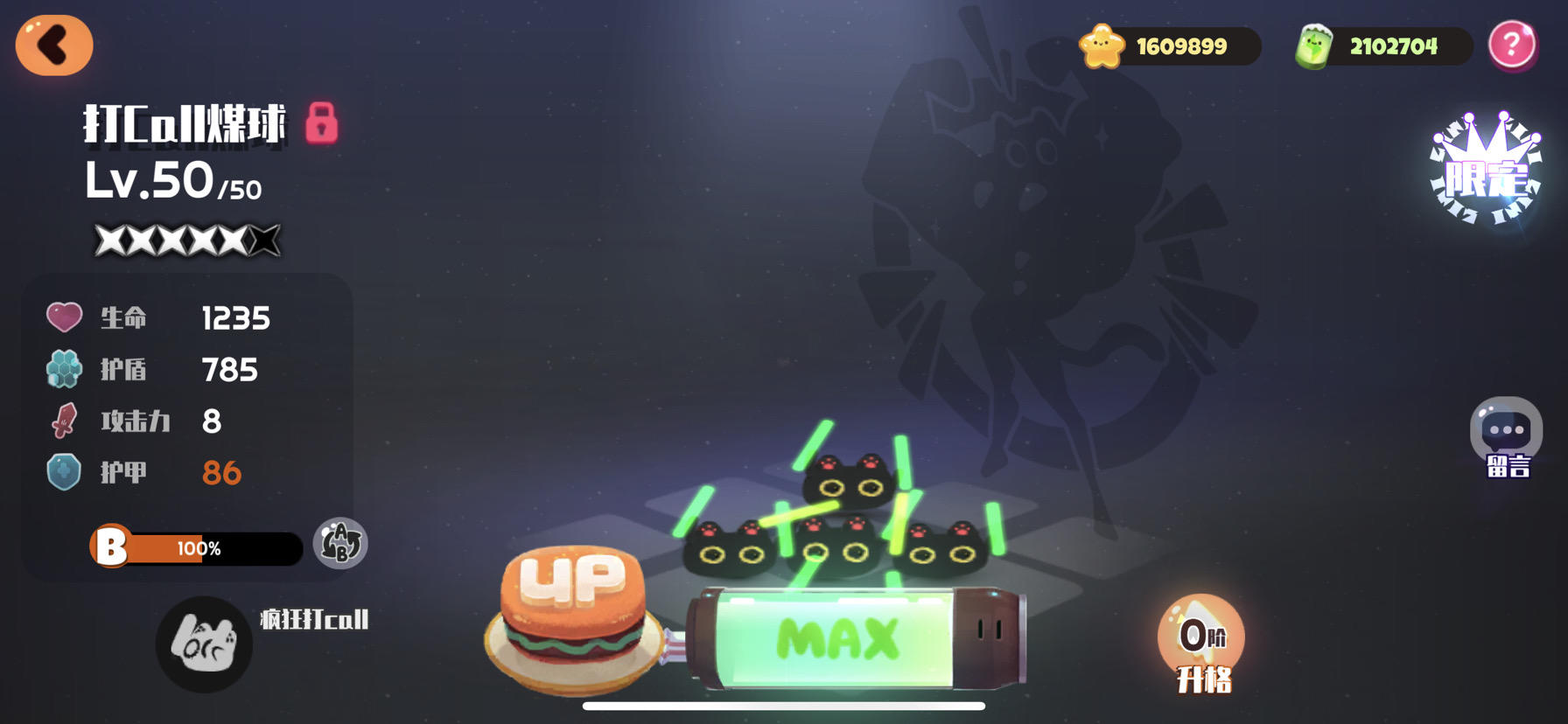Screen dimensions: 1568x724
Task: Tap the star currency icon
Action: click(x=1101, y=46)
